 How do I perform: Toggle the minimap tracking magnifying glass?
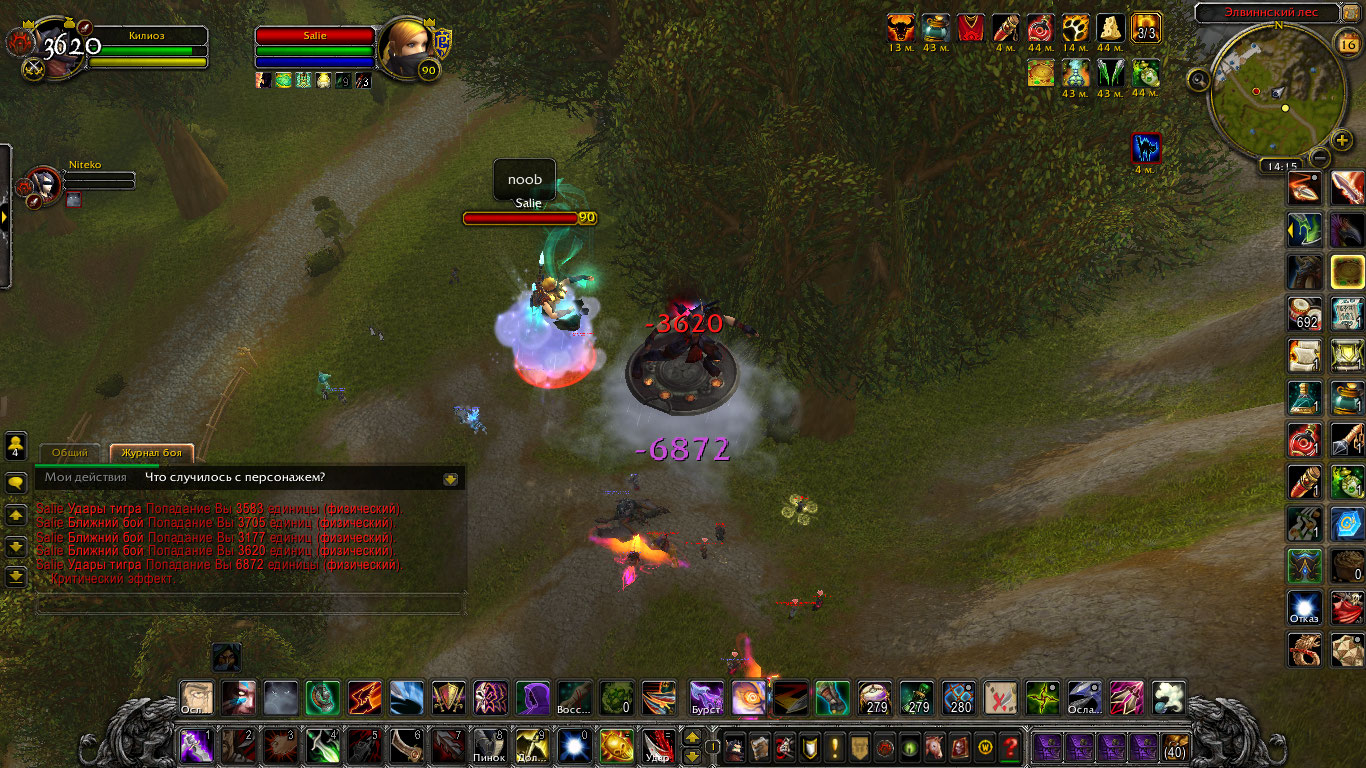1200,78
